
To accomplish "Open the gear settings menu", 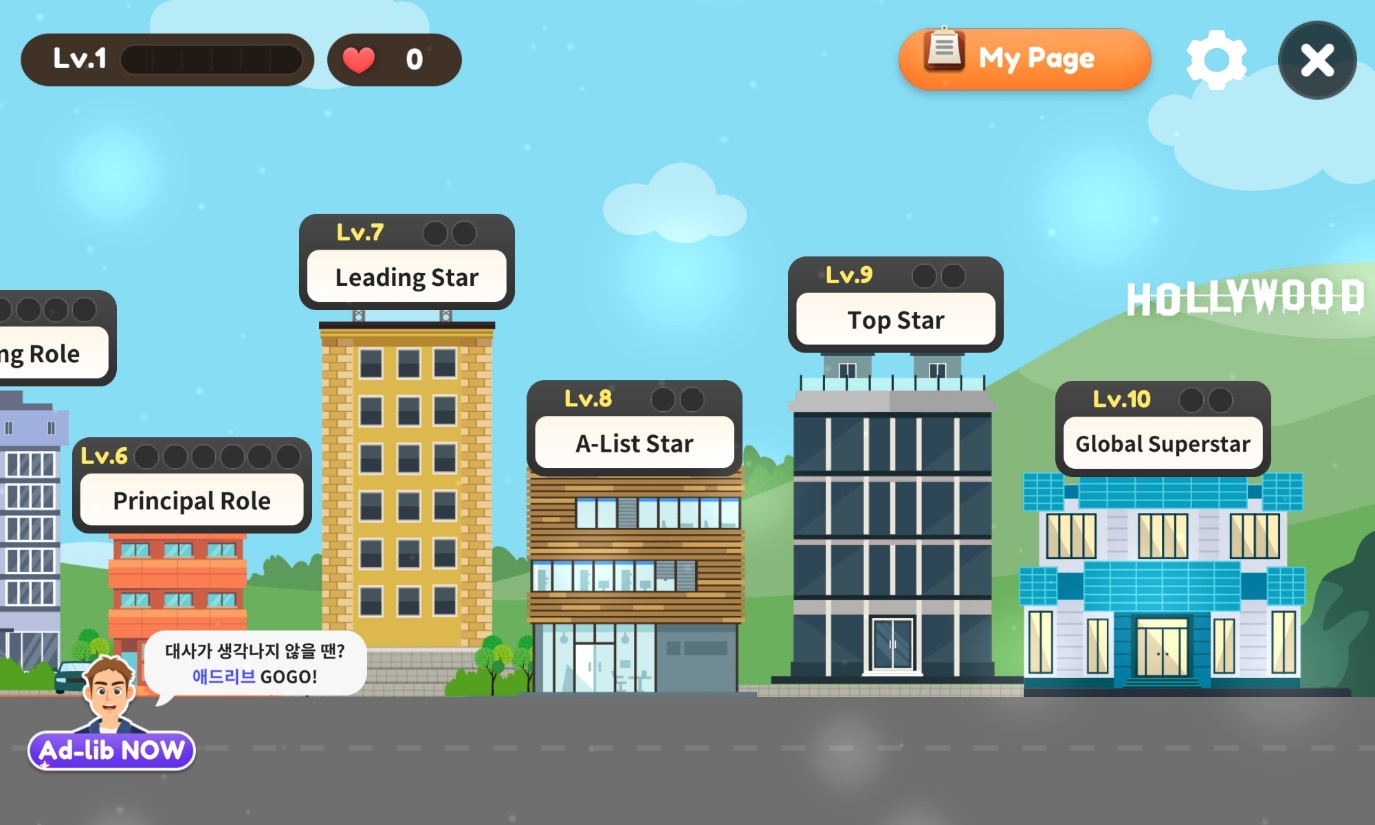I will coord(1216,60).
